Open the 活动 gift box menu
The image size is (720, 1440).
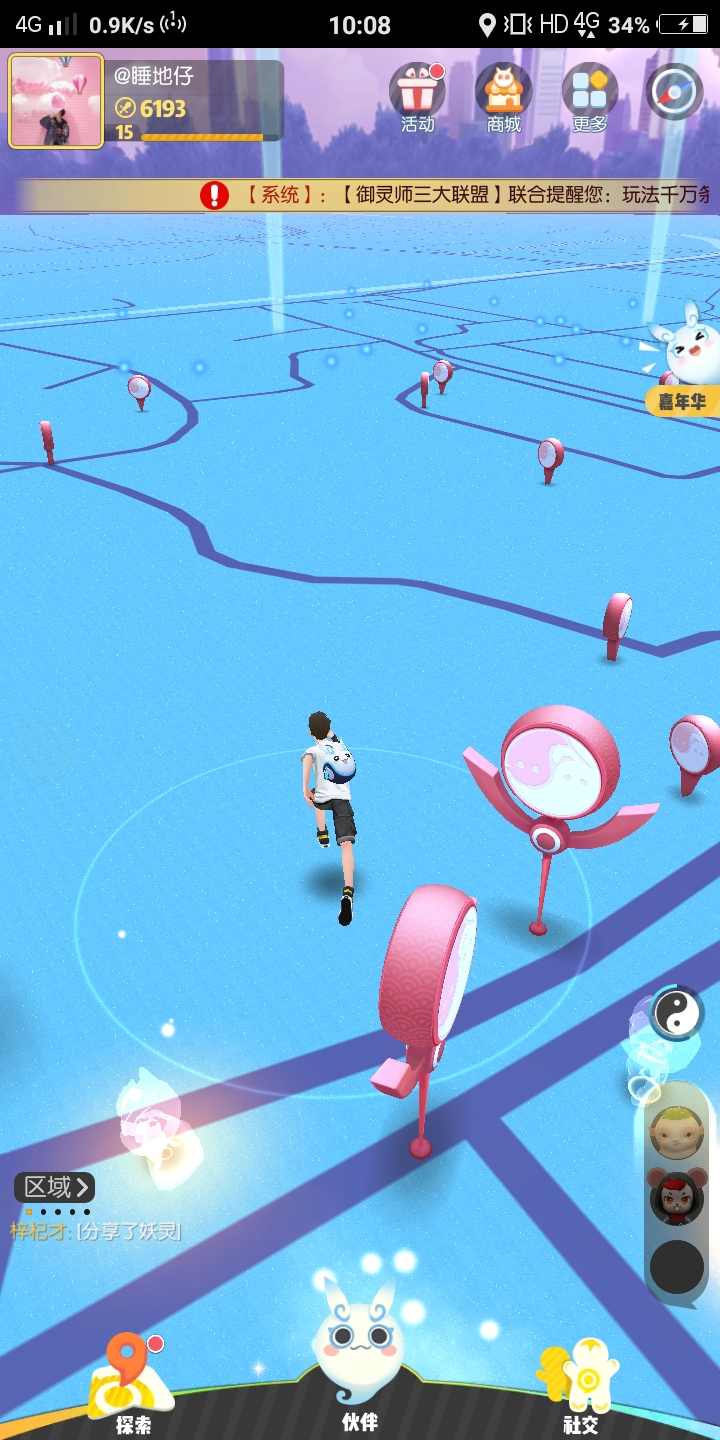417,97
